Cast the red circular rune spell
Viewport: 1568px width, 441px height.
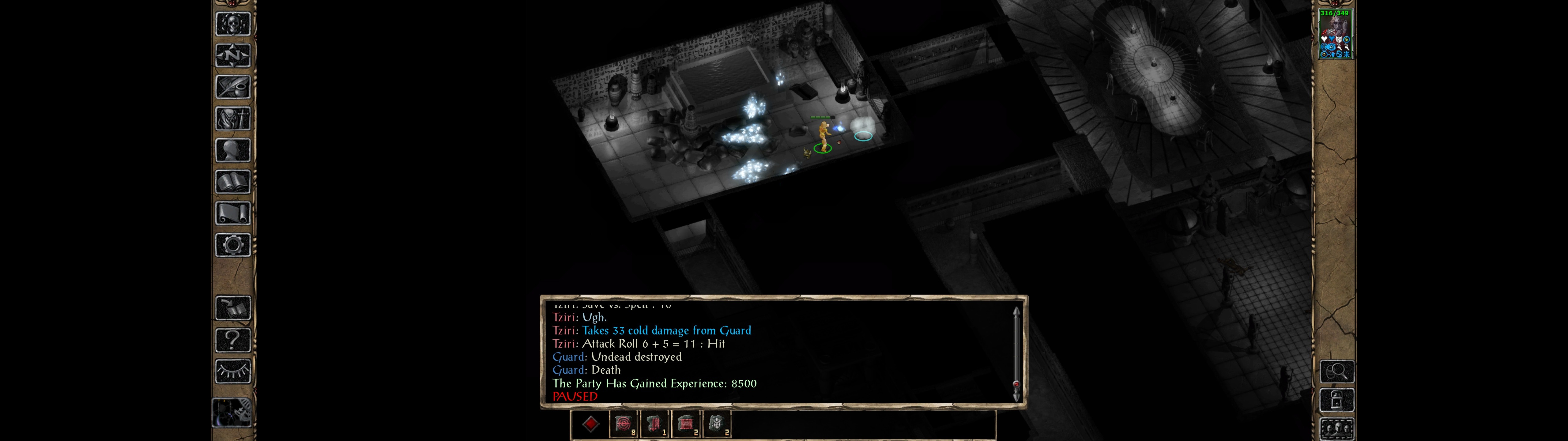pyautogui.click(x=623, y=424)
